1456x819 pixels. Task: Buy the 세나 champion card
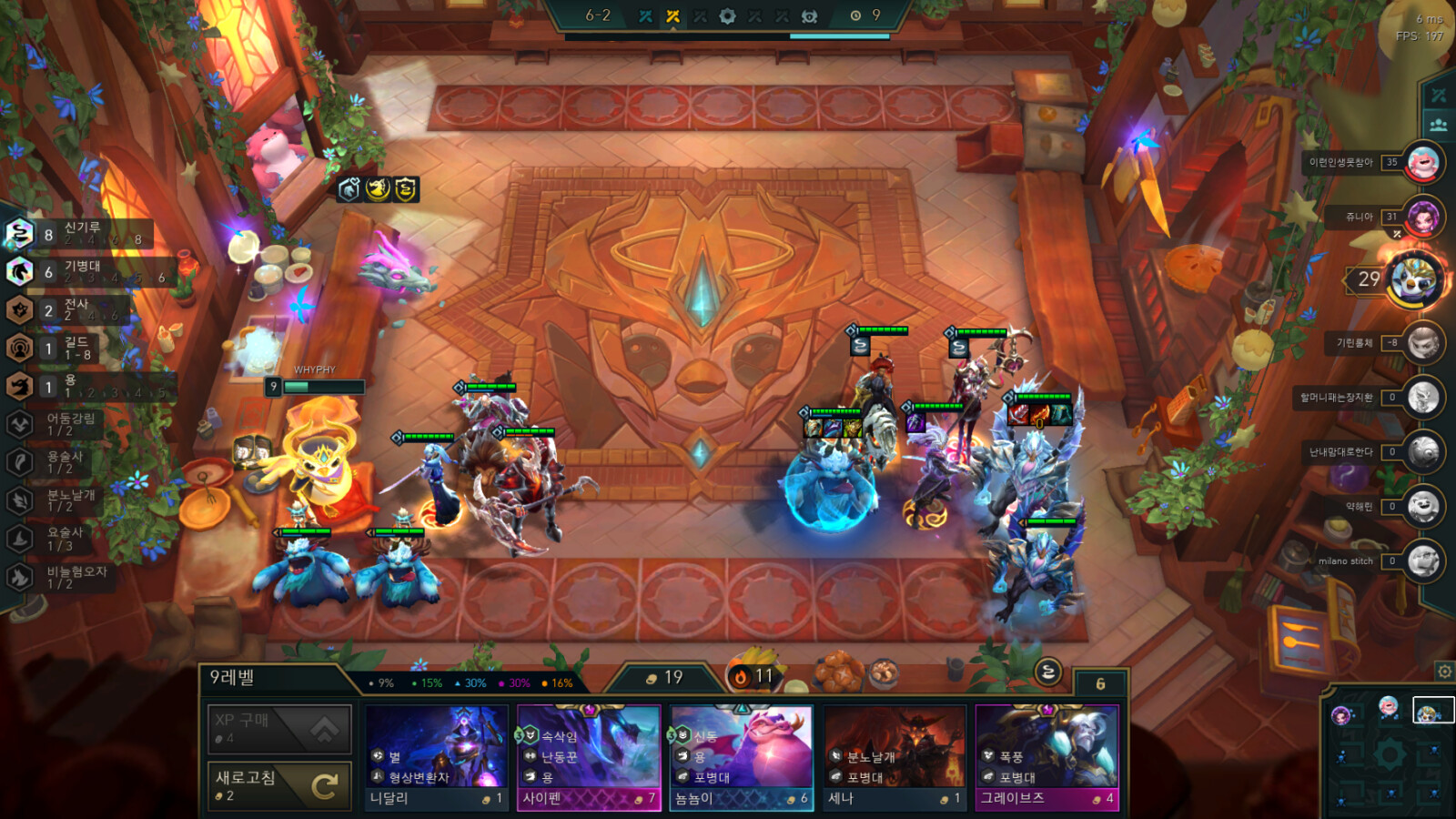tap(894, 757)
